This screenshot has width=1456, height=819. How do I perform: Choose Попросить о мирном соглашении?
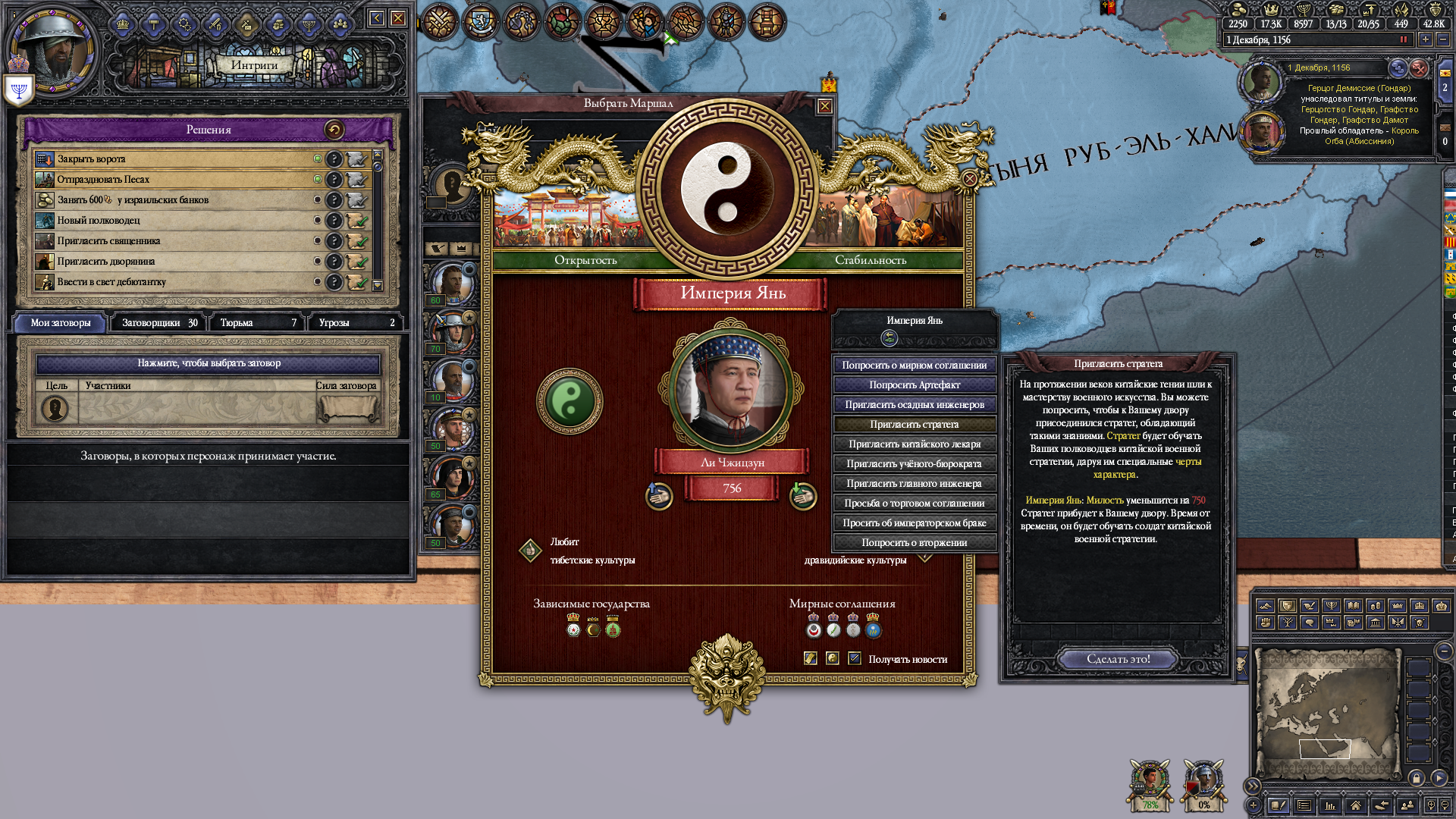click(x=914, y=365)
